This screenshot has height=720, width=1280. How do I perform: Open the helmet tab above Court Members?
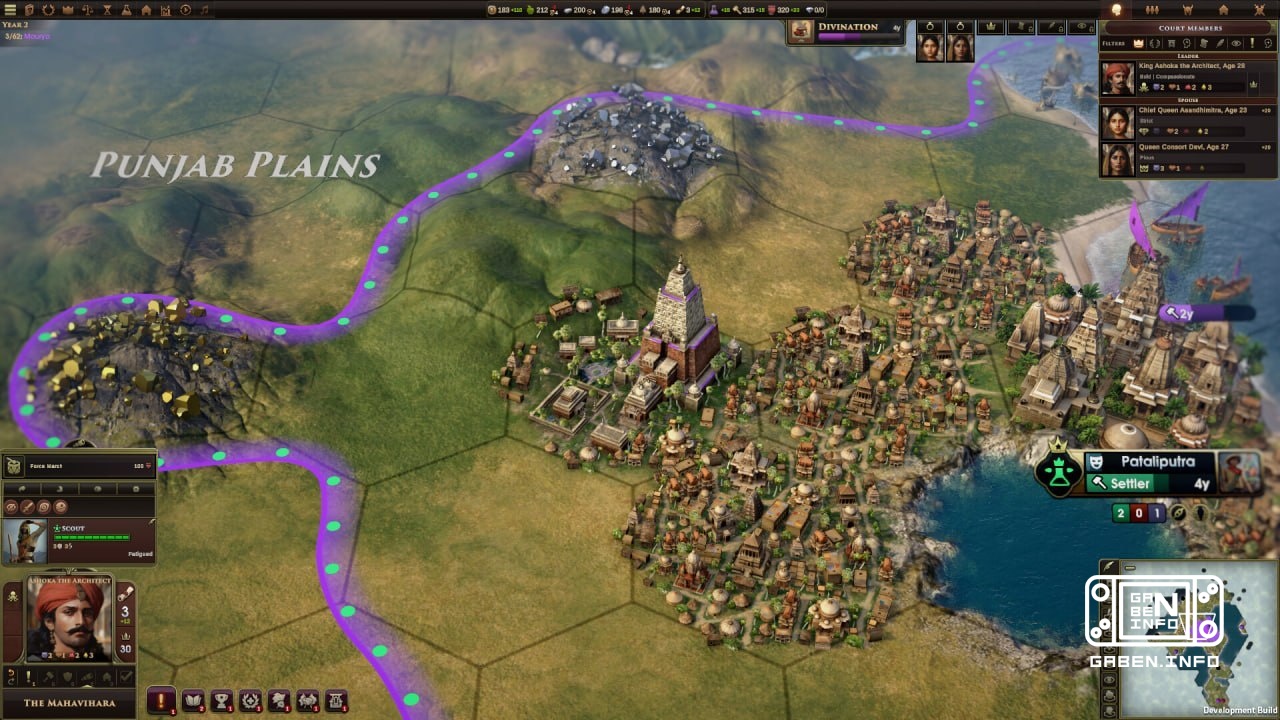[x=1187, y=9]
